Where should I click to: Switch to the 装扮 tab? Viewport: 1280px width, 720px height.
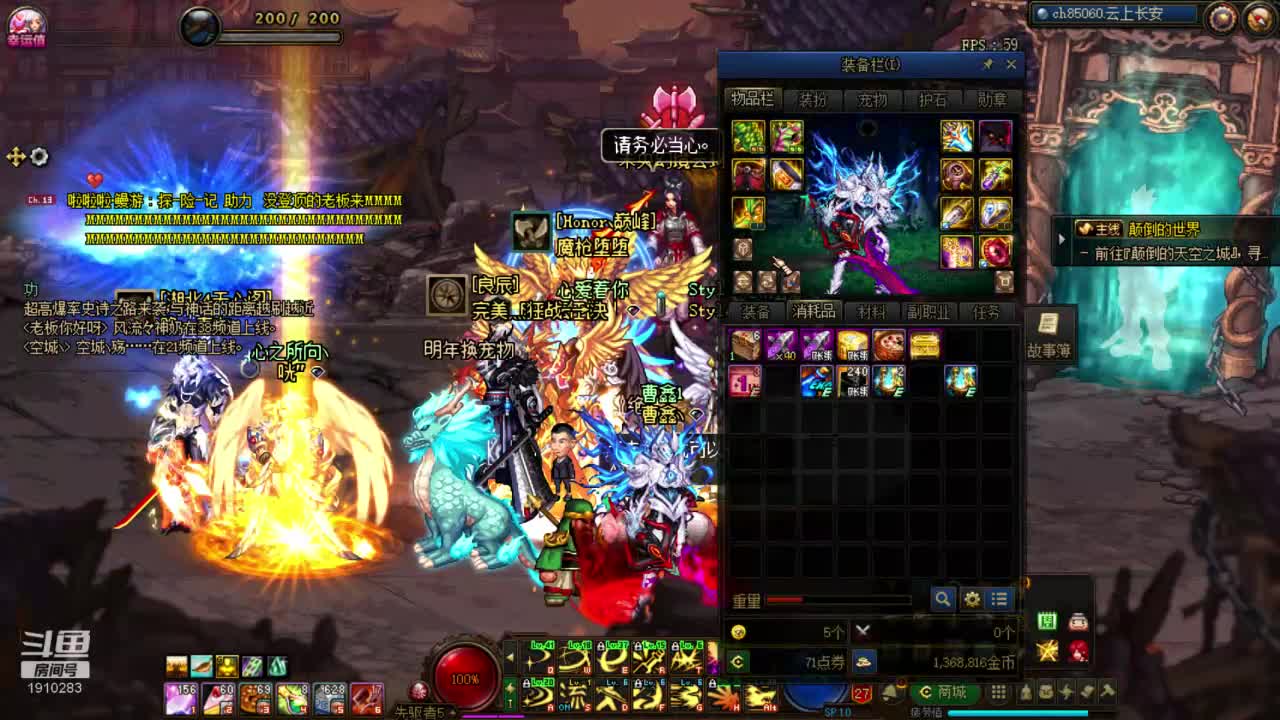tap(812, 99)
